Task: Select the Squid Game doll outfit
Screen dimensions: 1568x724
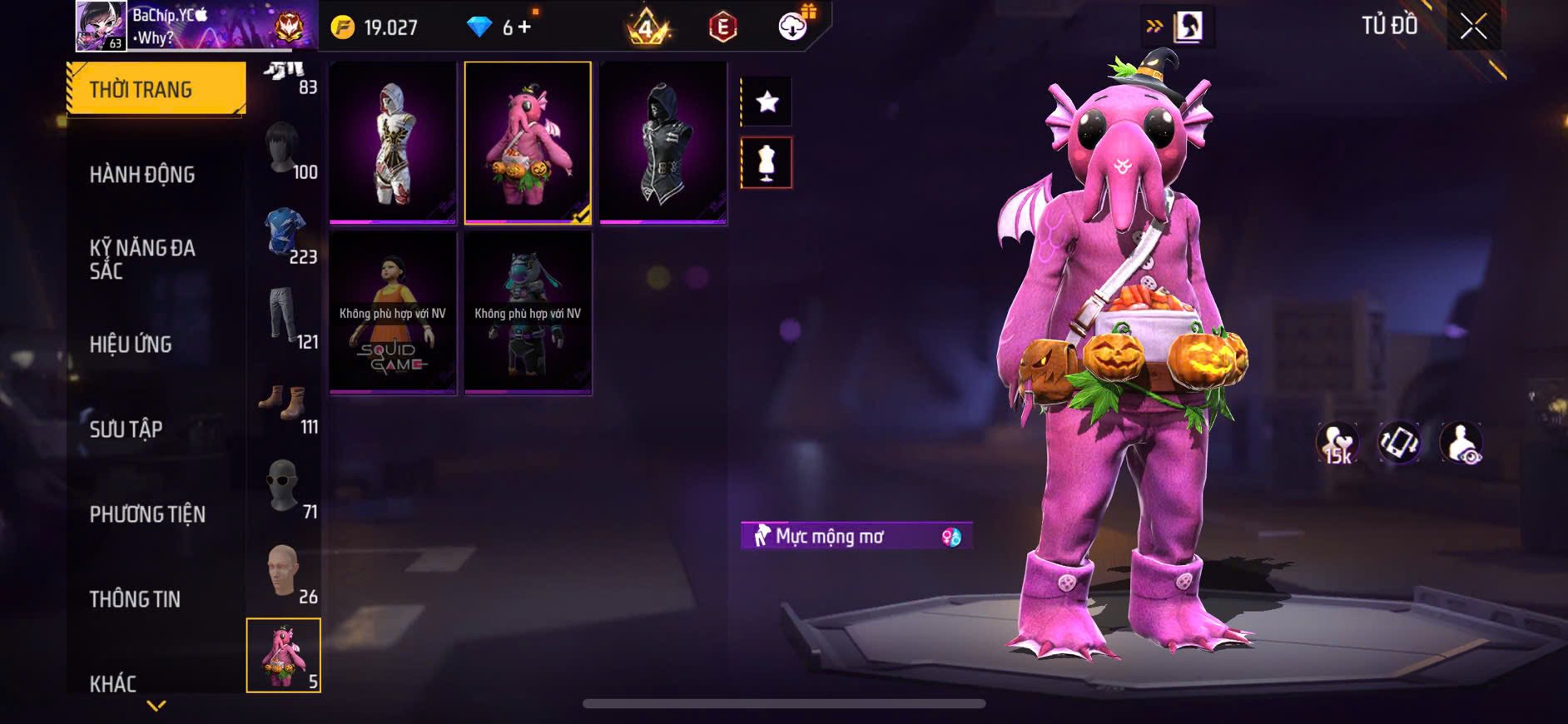Action: (393, 313)
